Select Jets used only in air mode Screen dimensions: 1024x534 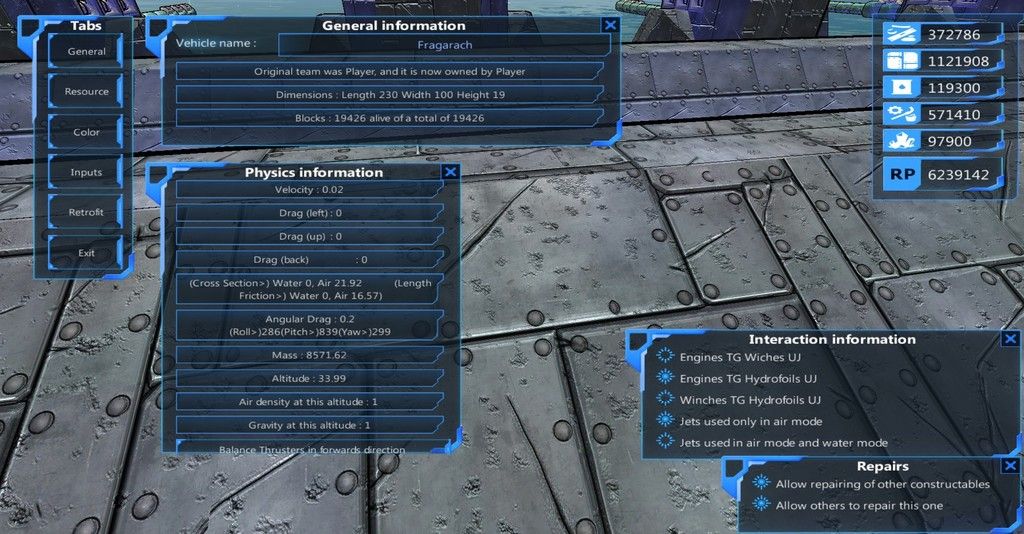coord(665,421)
